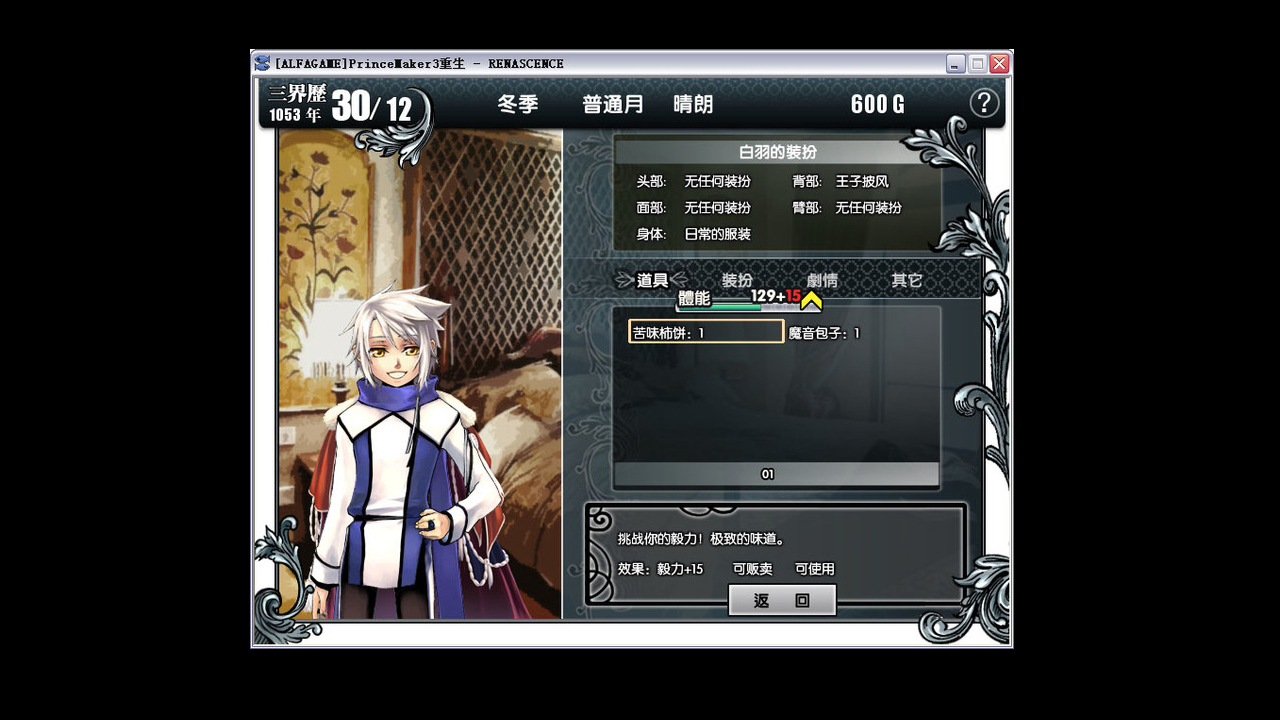
Task: Switch to the 装扮 outfit tab
Action: coord(737,280)
